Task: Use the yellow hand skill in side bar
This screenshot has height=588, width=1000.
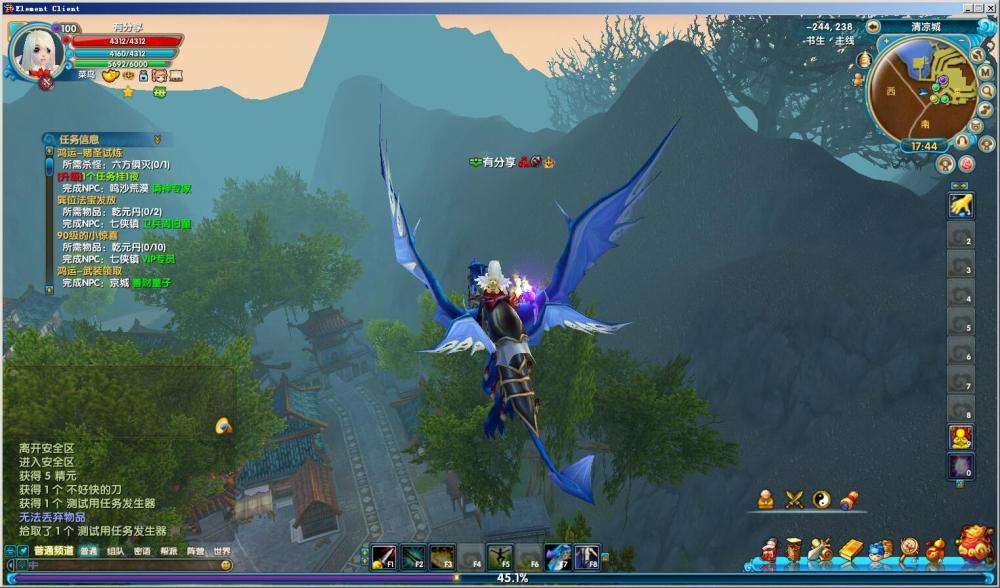Action: (961, 205)
